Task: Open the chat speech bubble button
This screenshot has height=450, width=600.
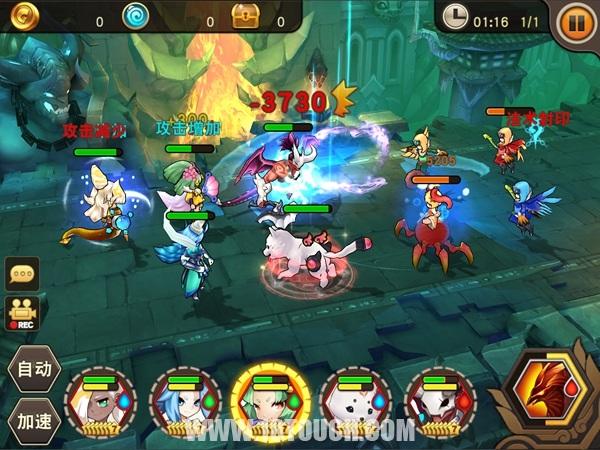Action: click(x=21, y=273)
